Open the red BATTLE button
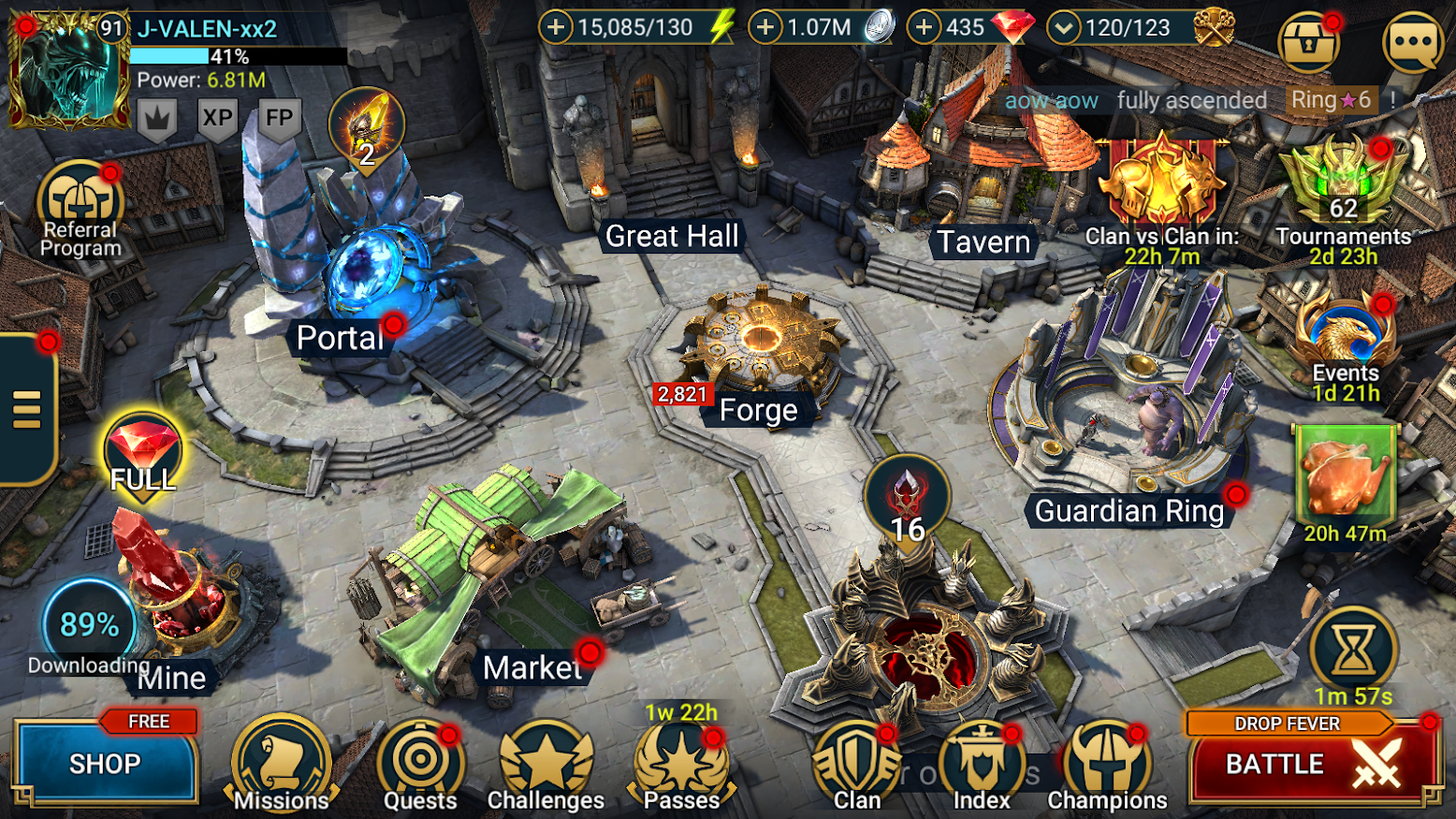 click(x=1313, y=764)
